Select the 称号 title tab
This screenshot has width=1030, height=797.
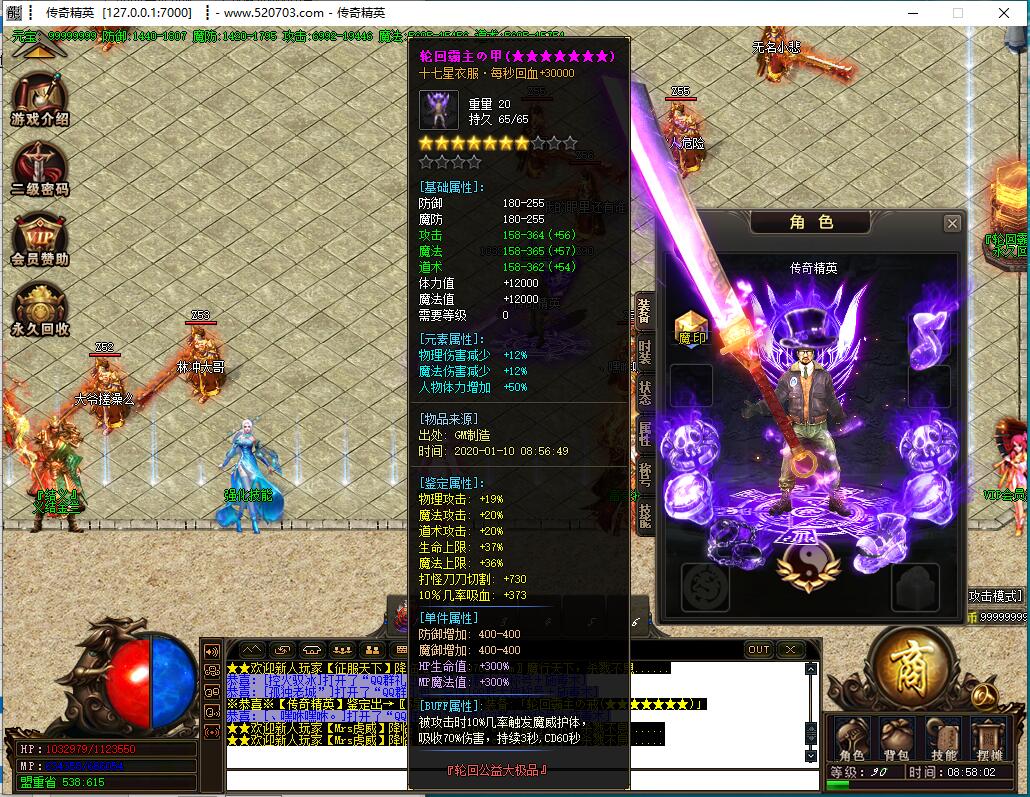pos(645,474)
